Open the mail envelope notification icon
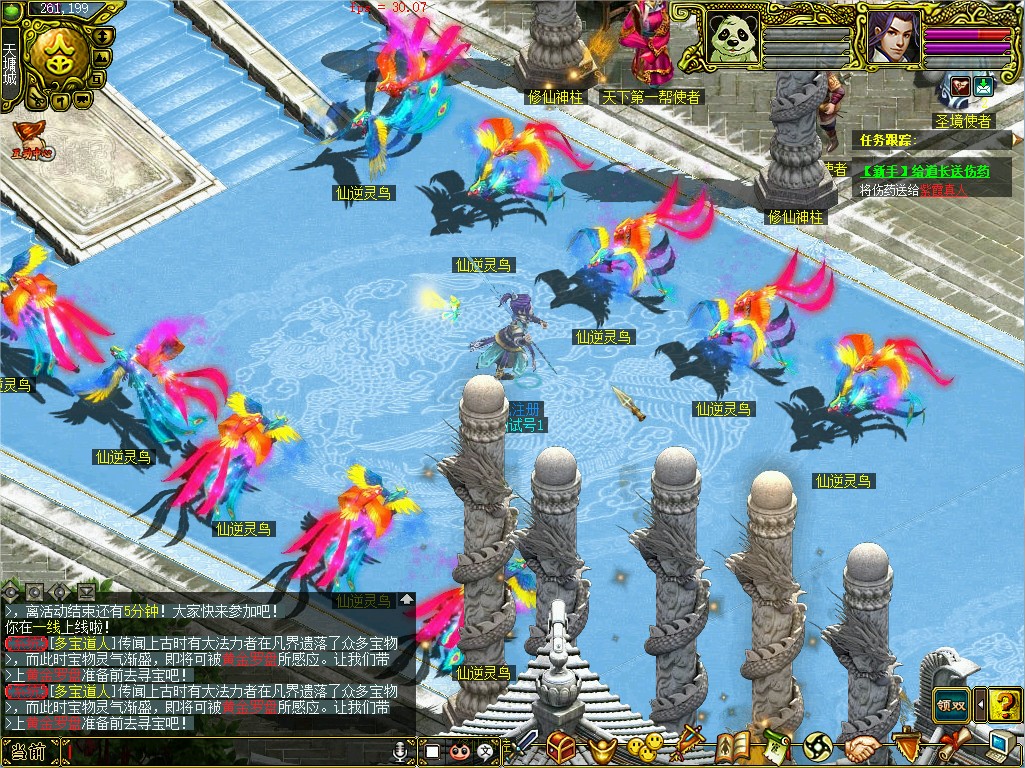1025x768 pixels. coord(983,87)
